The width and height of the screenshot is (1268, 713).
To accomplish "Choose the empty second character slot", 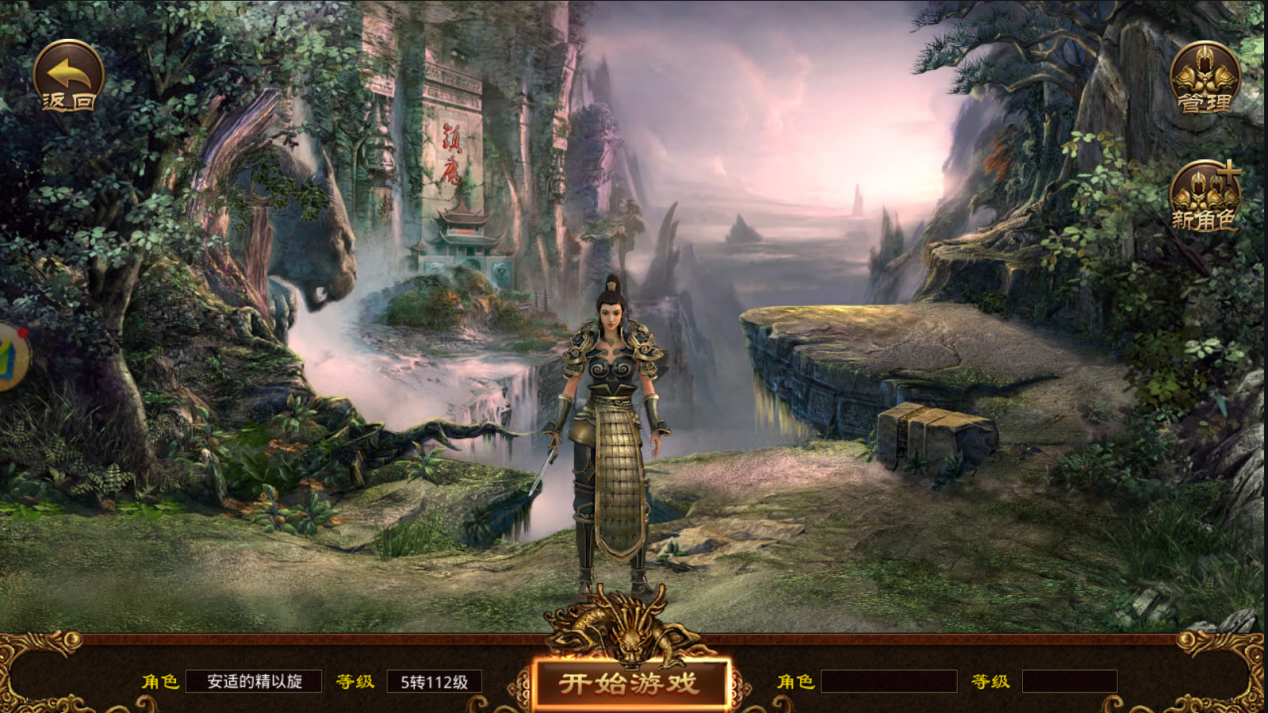I will (888, 682).
